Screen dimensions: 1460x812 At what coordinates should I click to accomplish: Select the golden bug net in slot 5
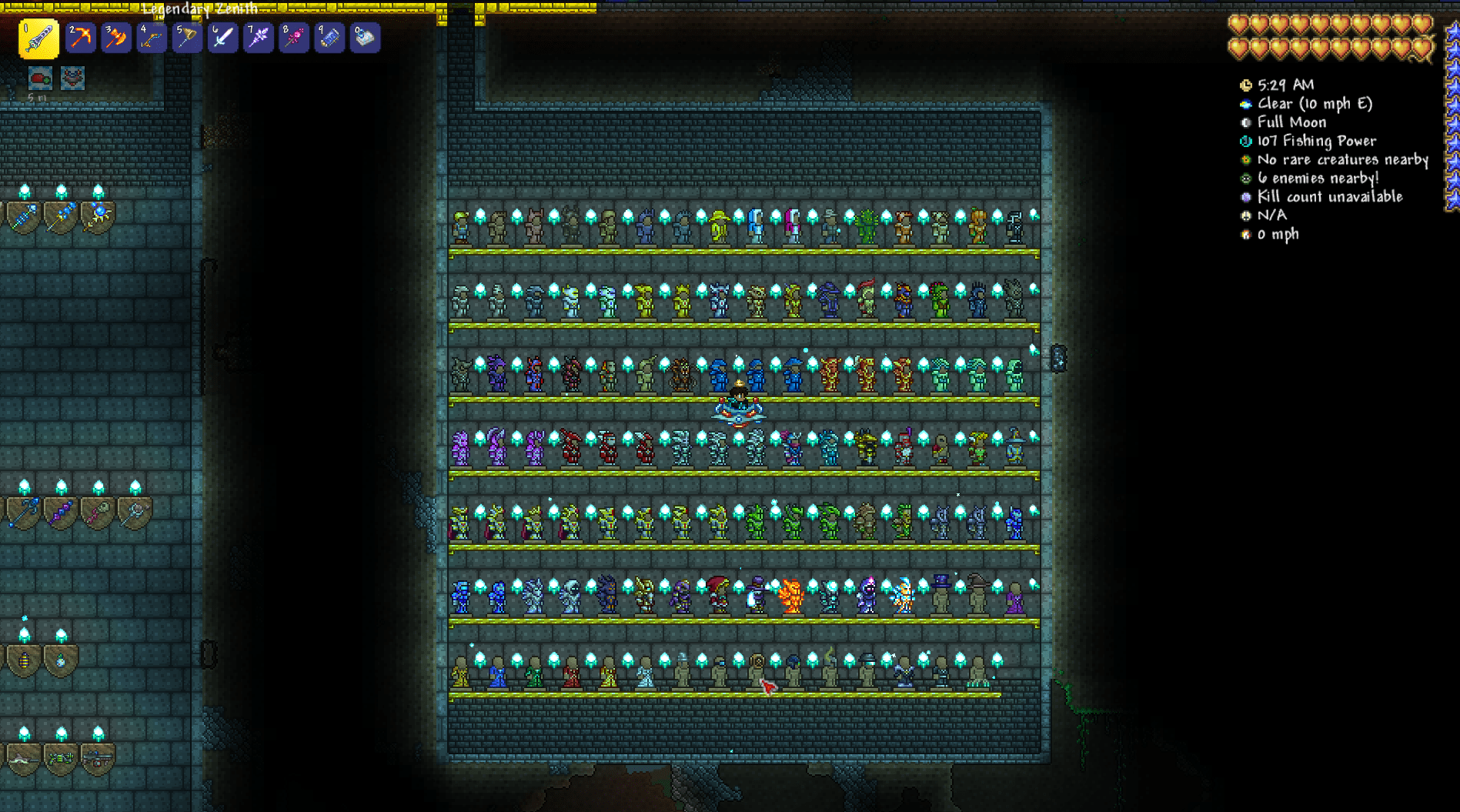coord(186,38)
